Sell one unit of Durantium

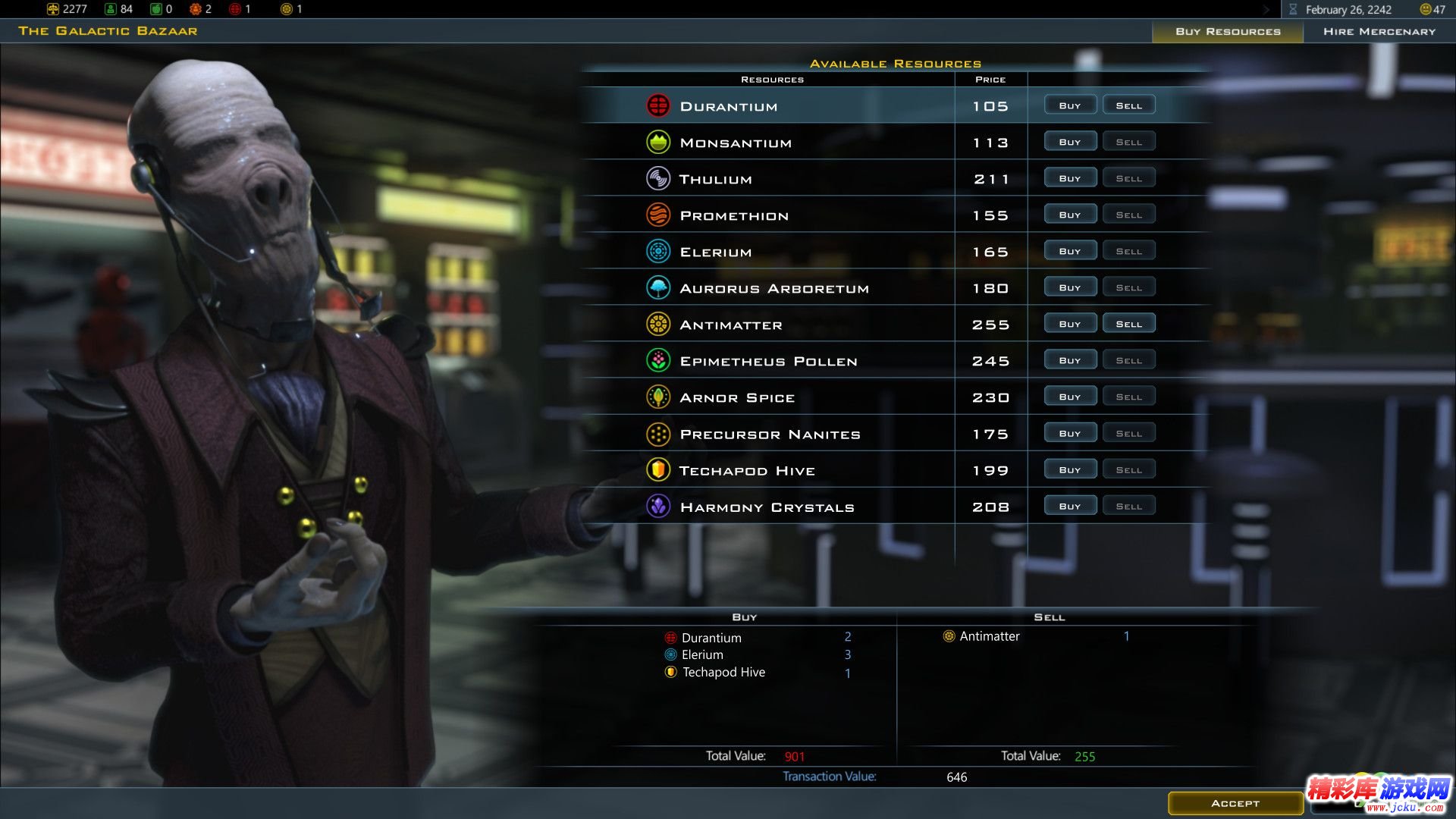(1128, 105)
